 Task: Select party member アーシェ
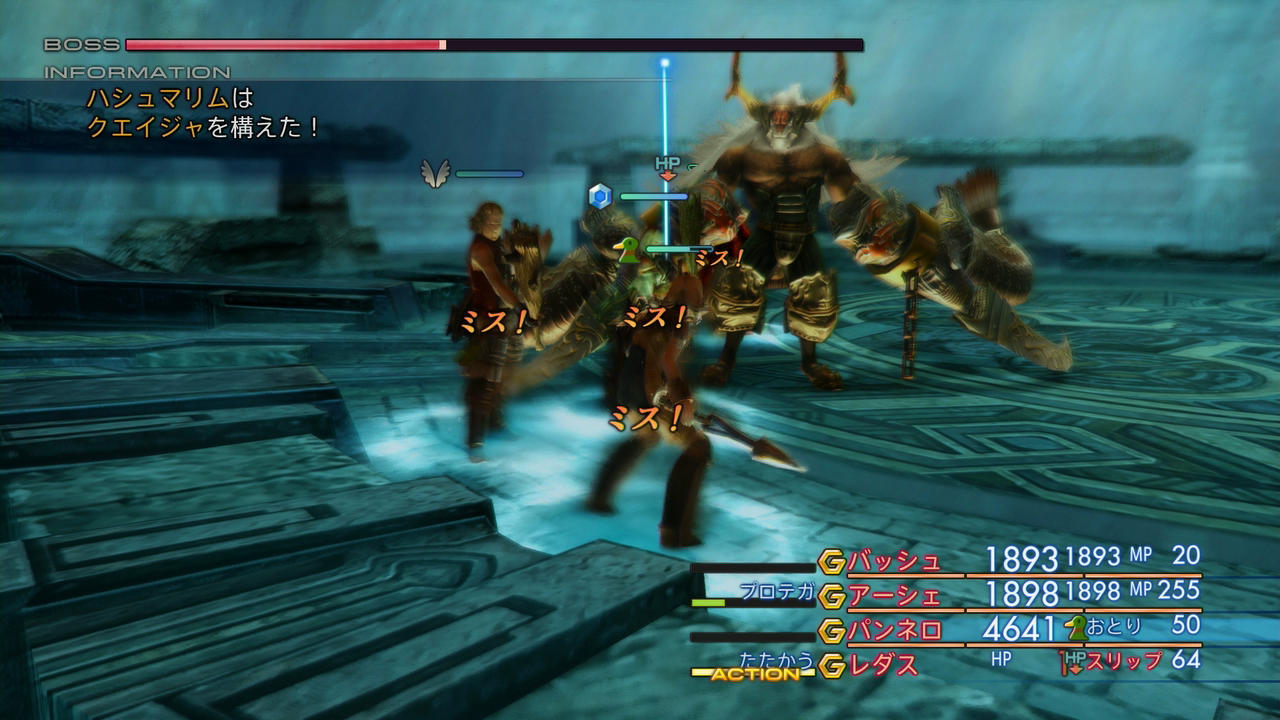coord(894,596)
